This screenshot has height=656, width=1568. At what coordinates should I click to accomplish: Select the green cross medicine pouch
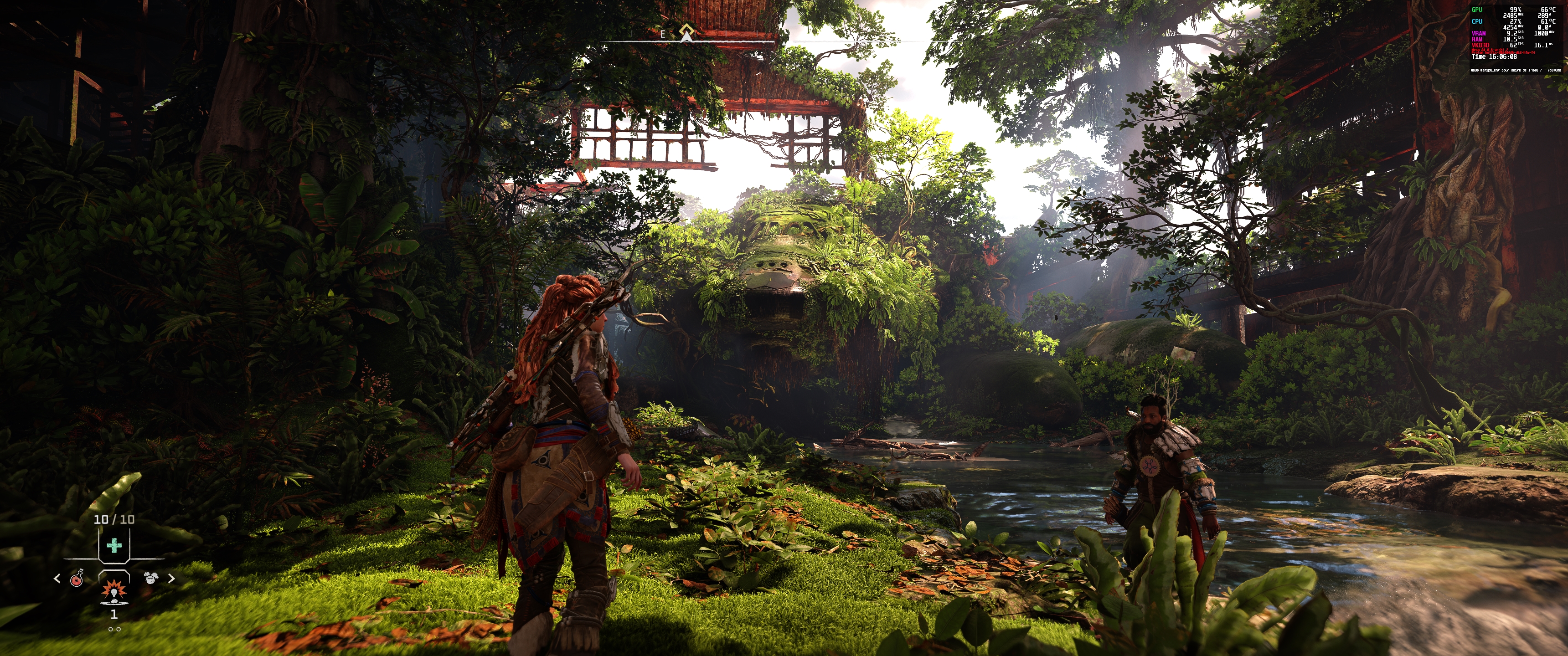point(114,545)
